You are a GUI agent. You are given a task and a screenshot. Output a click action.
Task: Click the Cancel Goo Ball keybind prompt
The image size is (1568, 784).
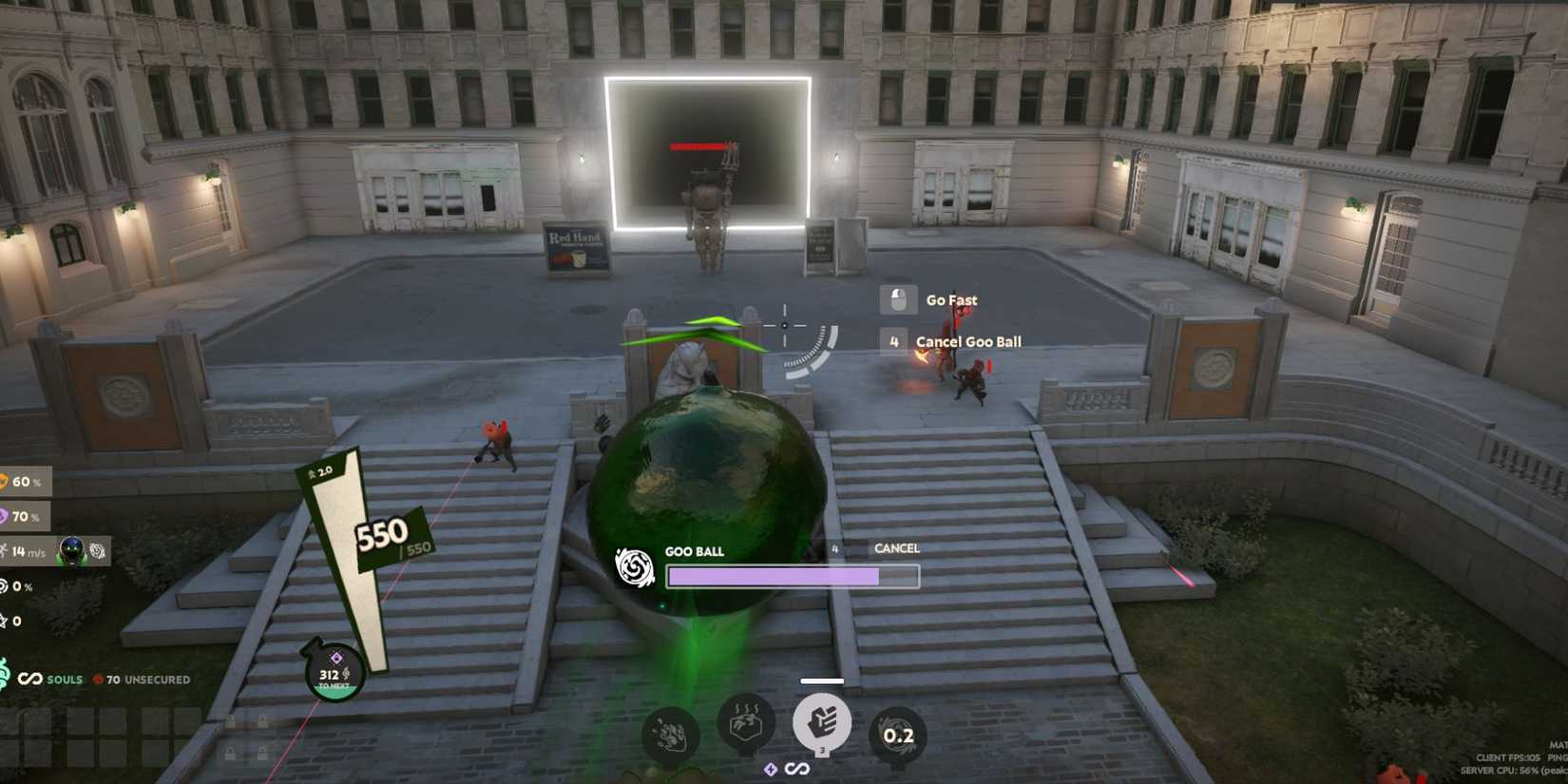(893, 340)
